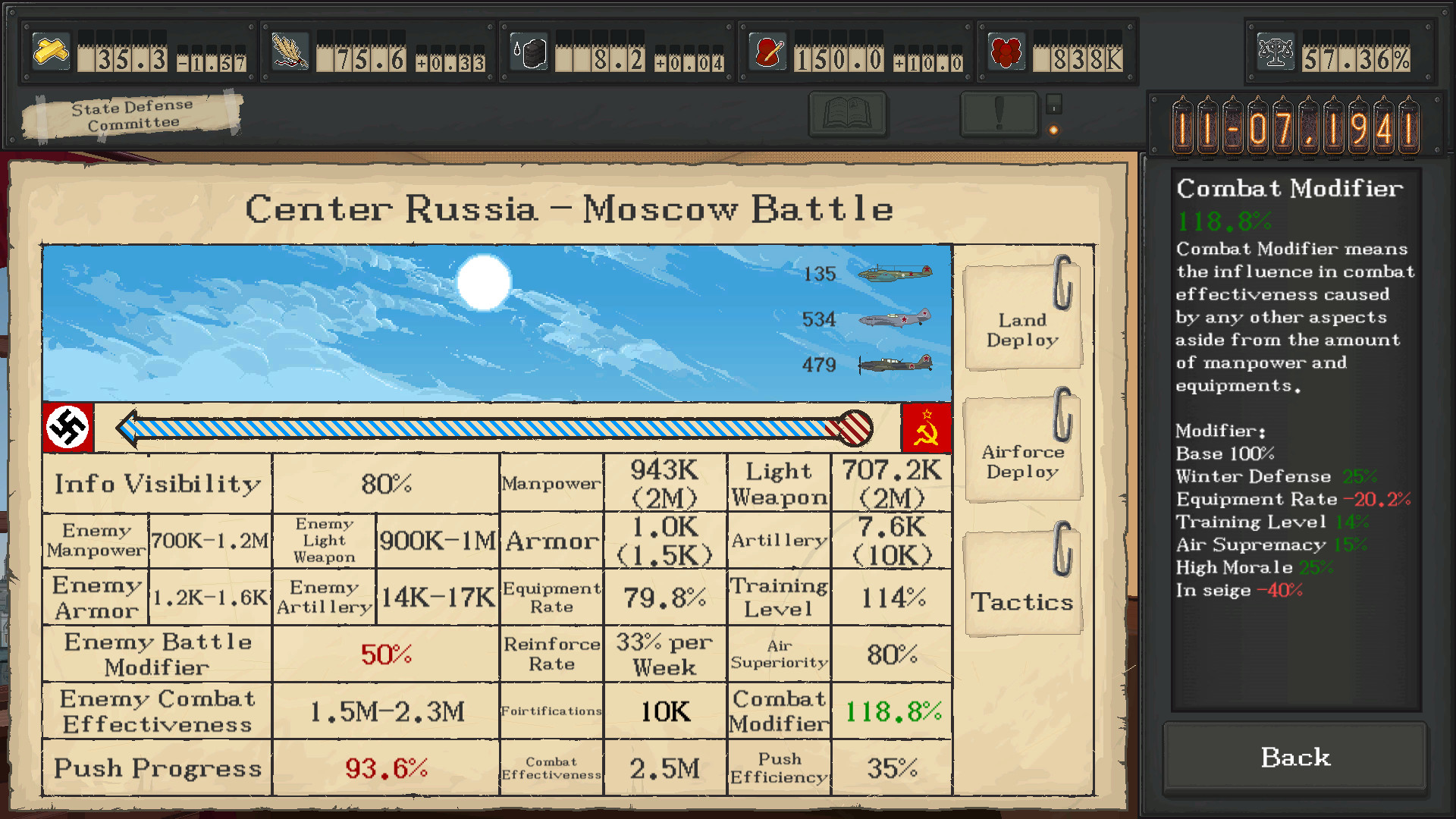The image size is (1456, 819).
Task: Click the fighter plane icon beside 534
Action: tap(895, 320)
